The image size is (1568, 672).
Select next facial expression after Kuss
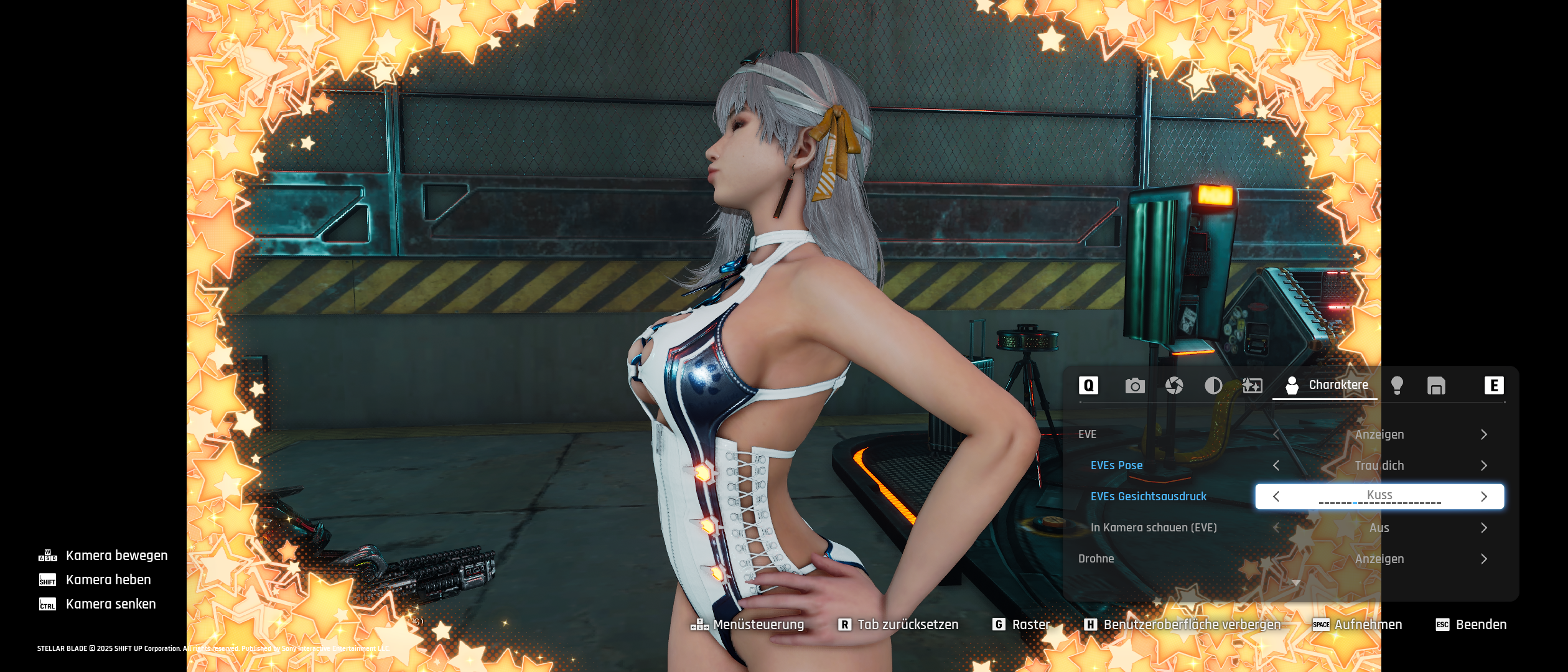[1484, 497]
